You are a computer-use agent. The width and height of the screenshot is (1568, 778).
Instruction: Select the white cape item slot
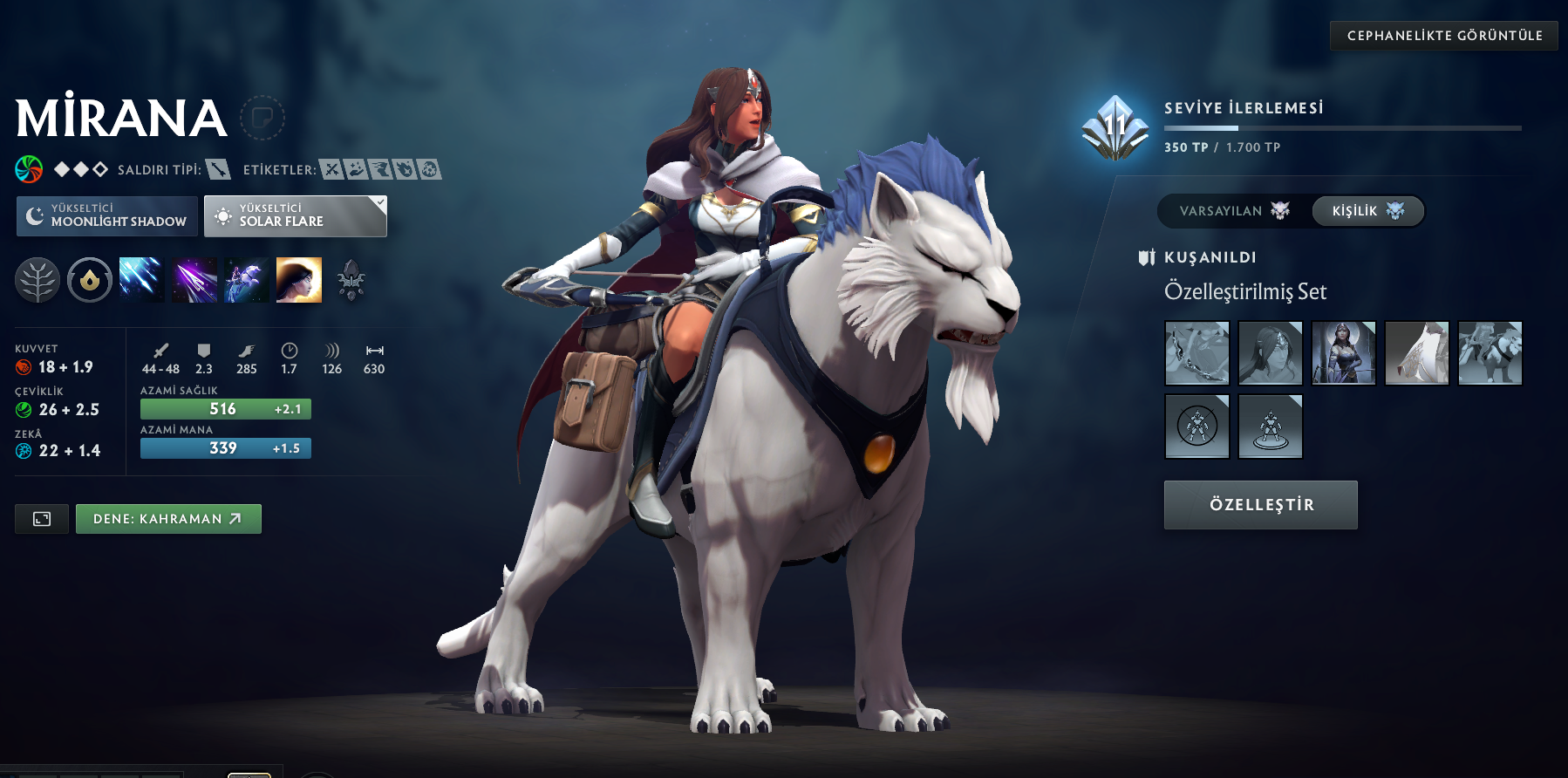1417,353
